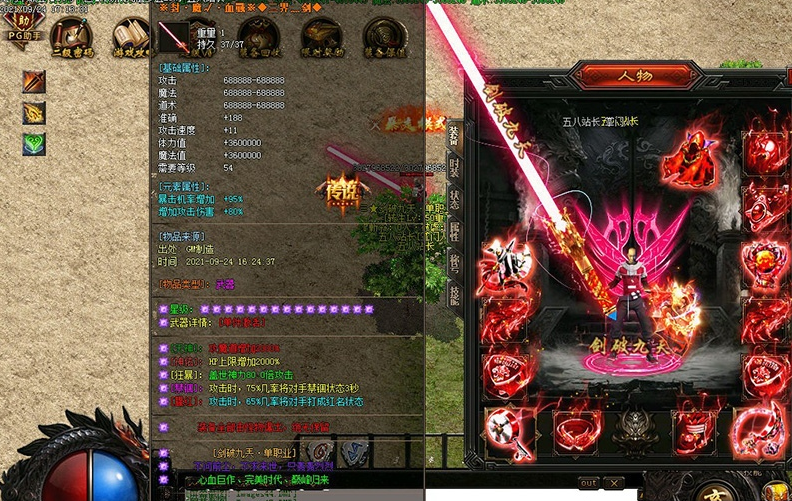This screenshot has width=792, height=501.
Task: Open the 二级密码 secondary password icon
Action: pos(72,38)
